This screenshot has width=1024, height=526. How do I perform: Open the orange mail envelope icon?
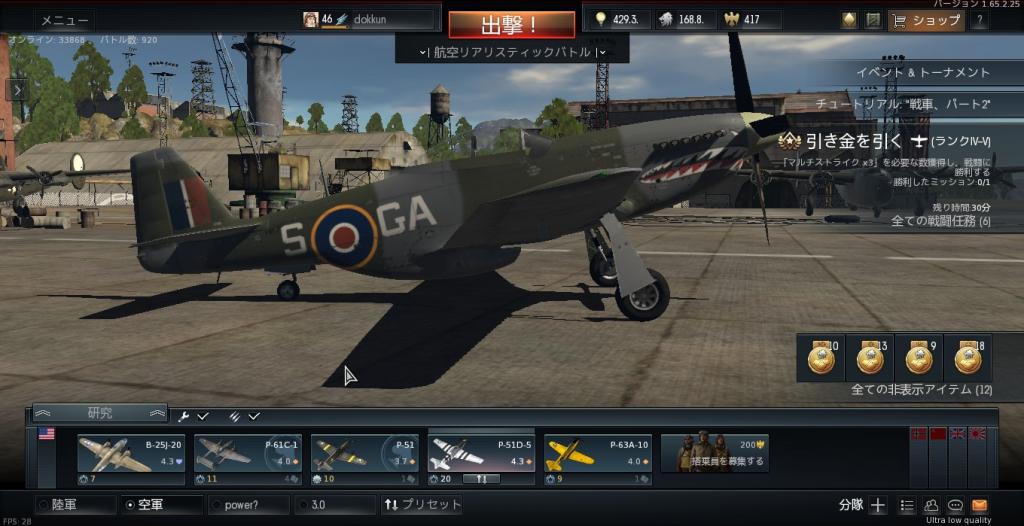click(979, 506)
